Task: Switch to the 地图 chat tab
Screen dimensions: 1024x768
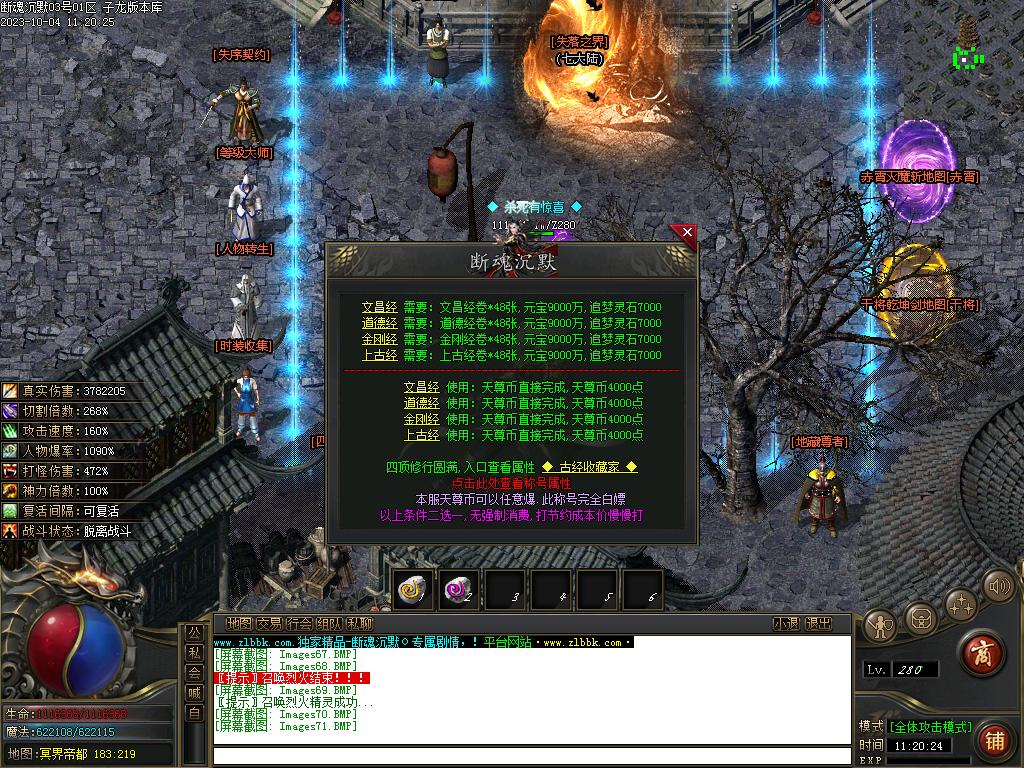Action: [239, 624]
